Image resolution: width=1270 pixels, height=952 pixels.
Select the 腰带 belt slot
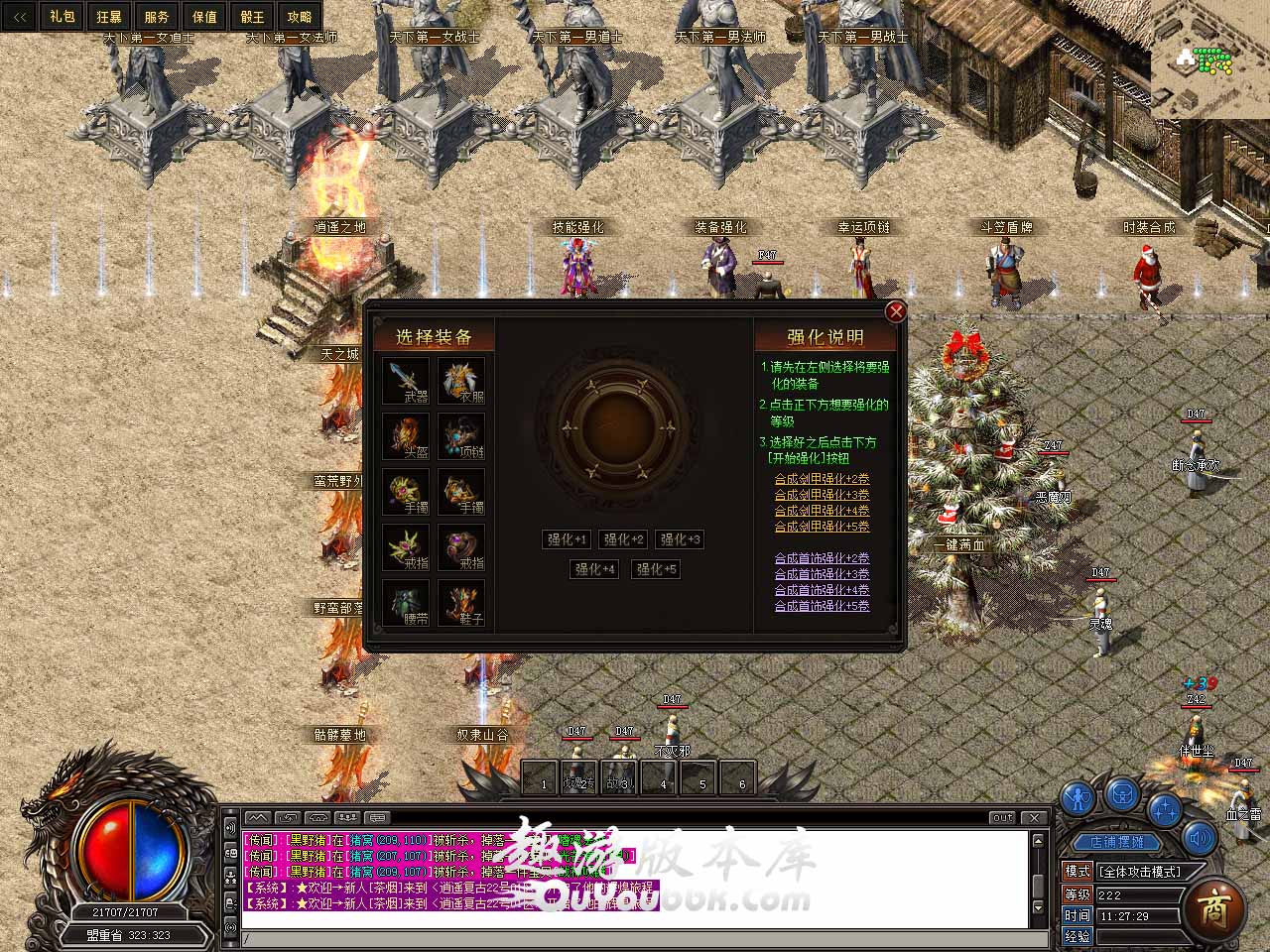click(406, 603)
